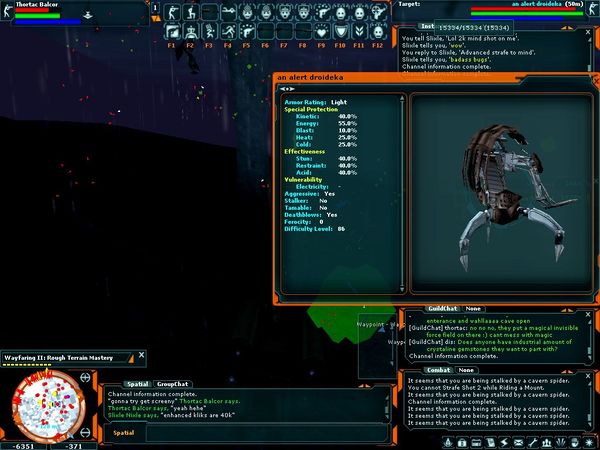Use the shield ability in F10 slot

coord(340,32)
